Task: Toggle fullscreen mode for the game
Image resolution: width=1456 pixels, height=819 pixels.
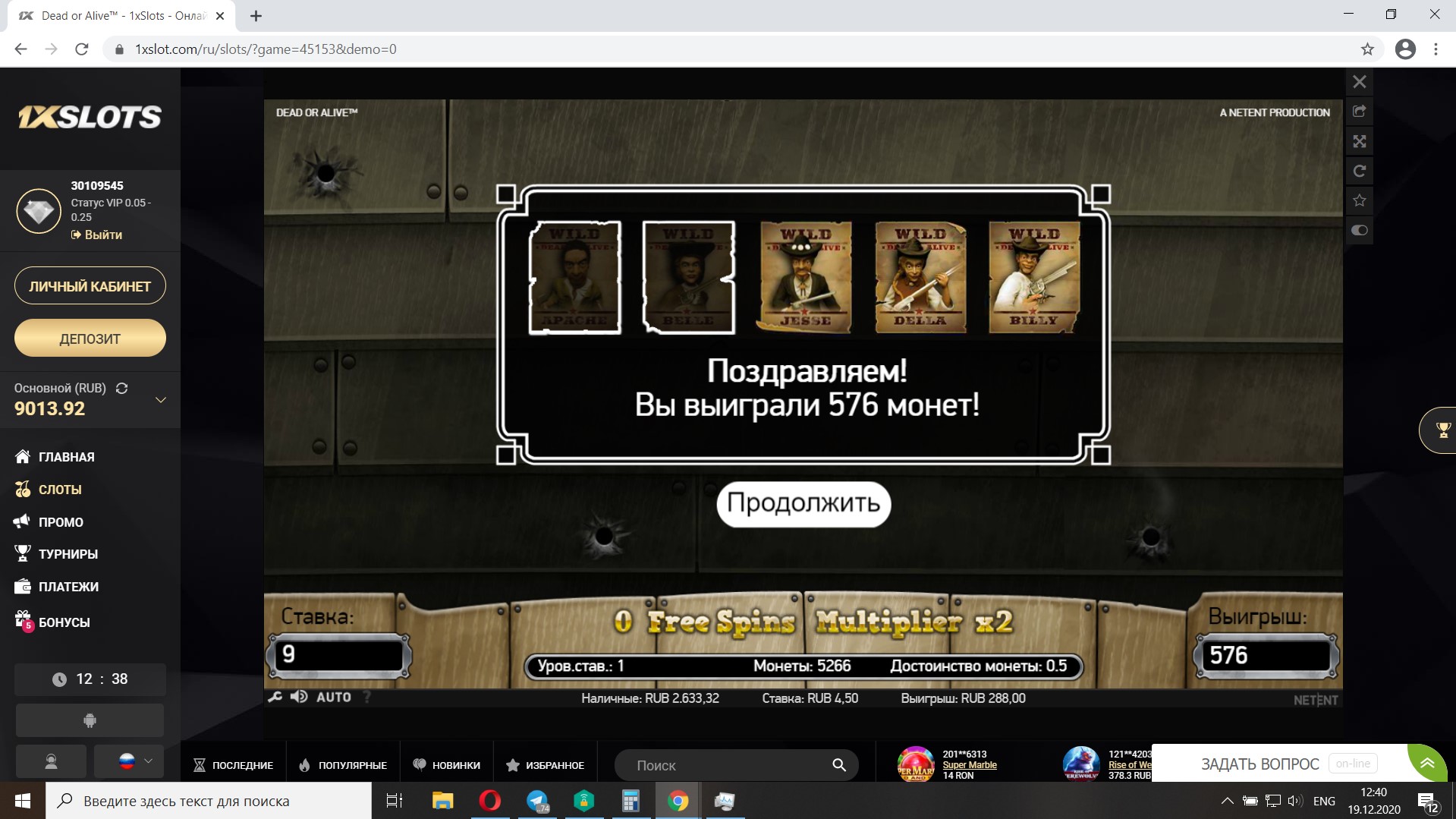Action: click(x=1359, y=141)
